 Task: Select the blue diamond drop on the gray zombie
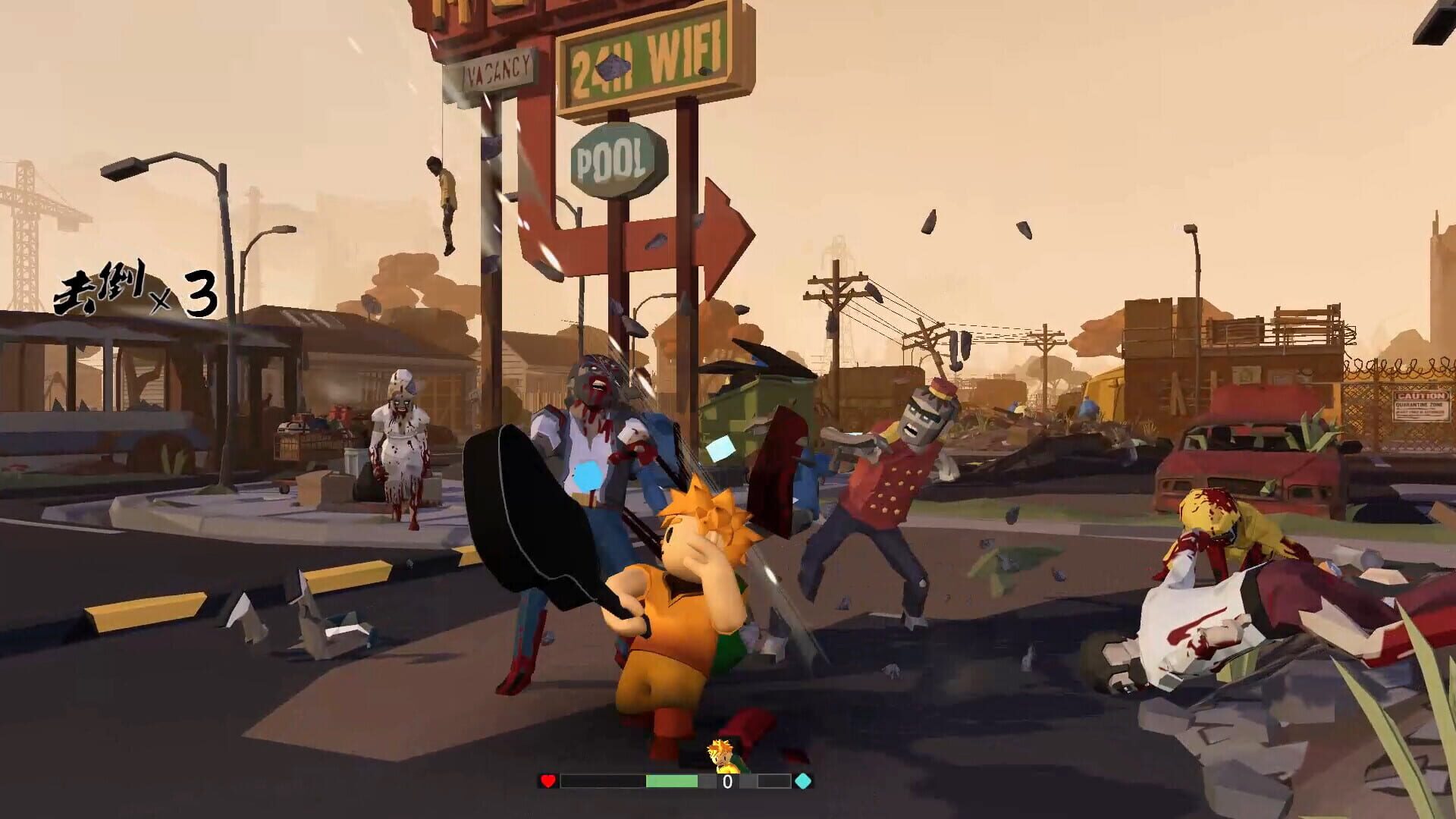tap(588, 474)
